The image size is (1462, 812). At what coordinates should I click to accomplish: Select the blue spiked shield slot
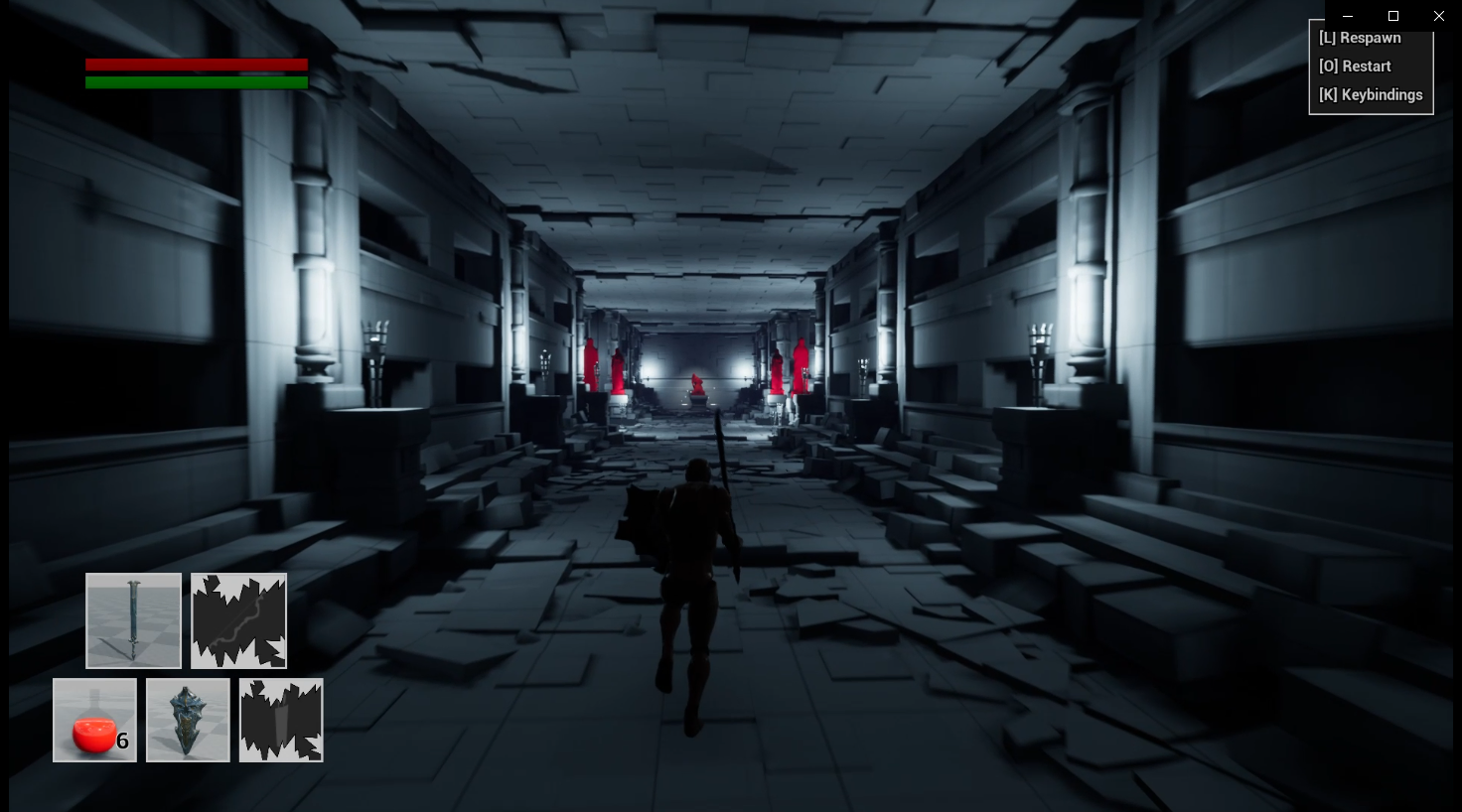pyautogui.click(x=188, y=721)
